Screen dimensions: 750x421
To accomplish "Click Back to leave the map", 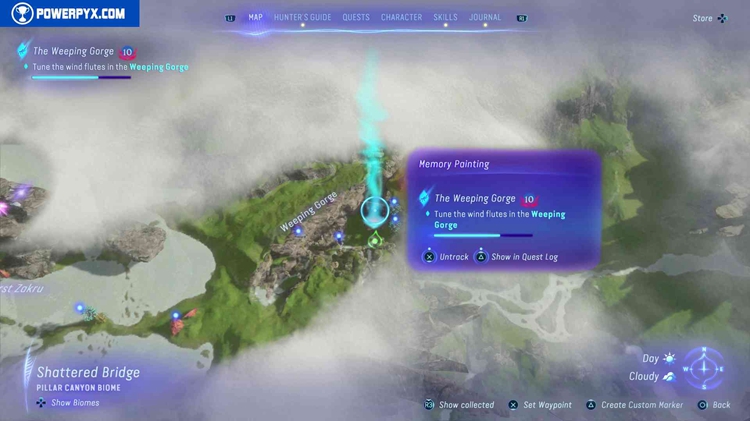I will pos(716,405).
